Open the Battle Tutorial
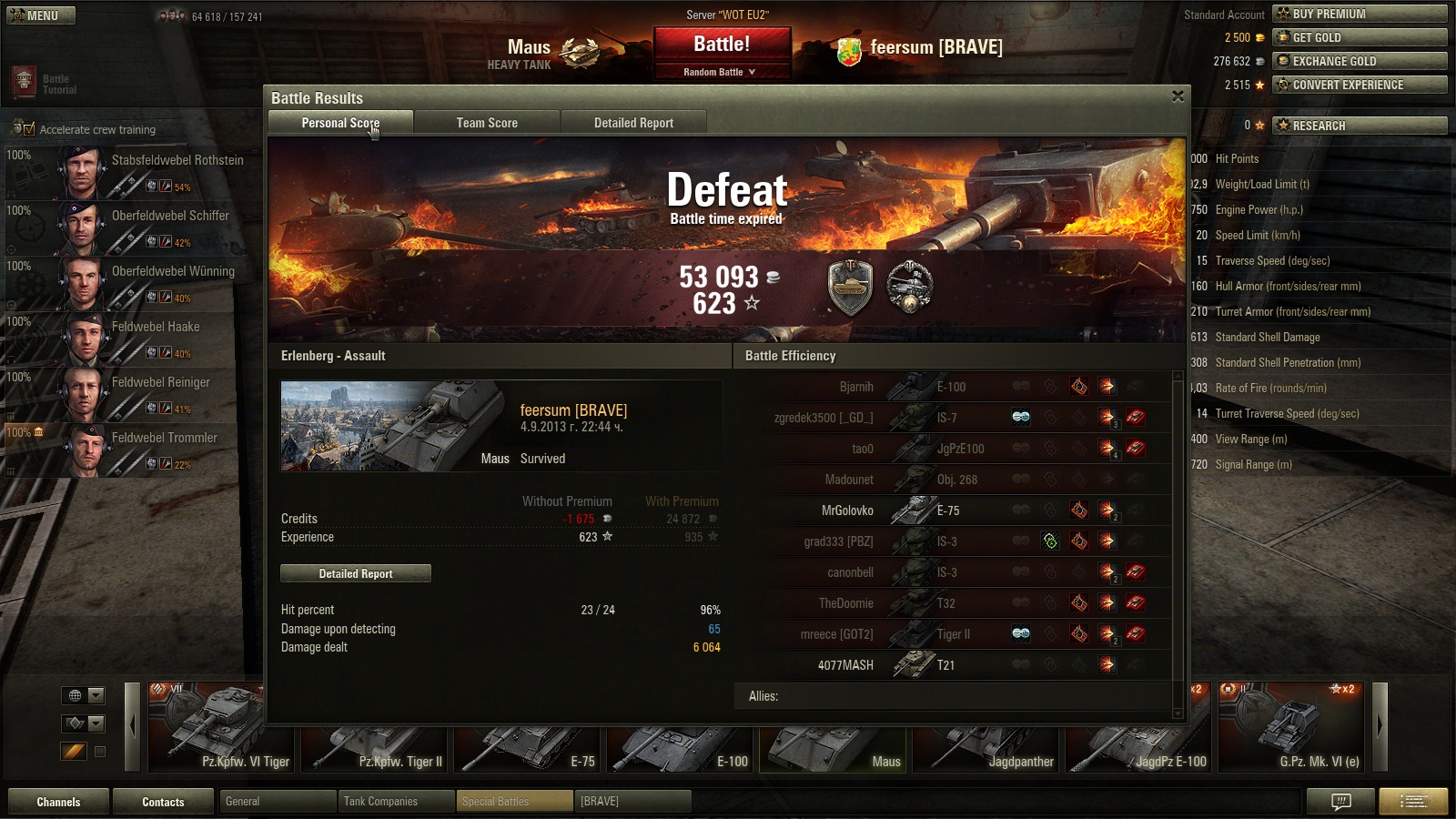Image resolution: width=1456 pixels, height=819 pixels. coord(44,84)
